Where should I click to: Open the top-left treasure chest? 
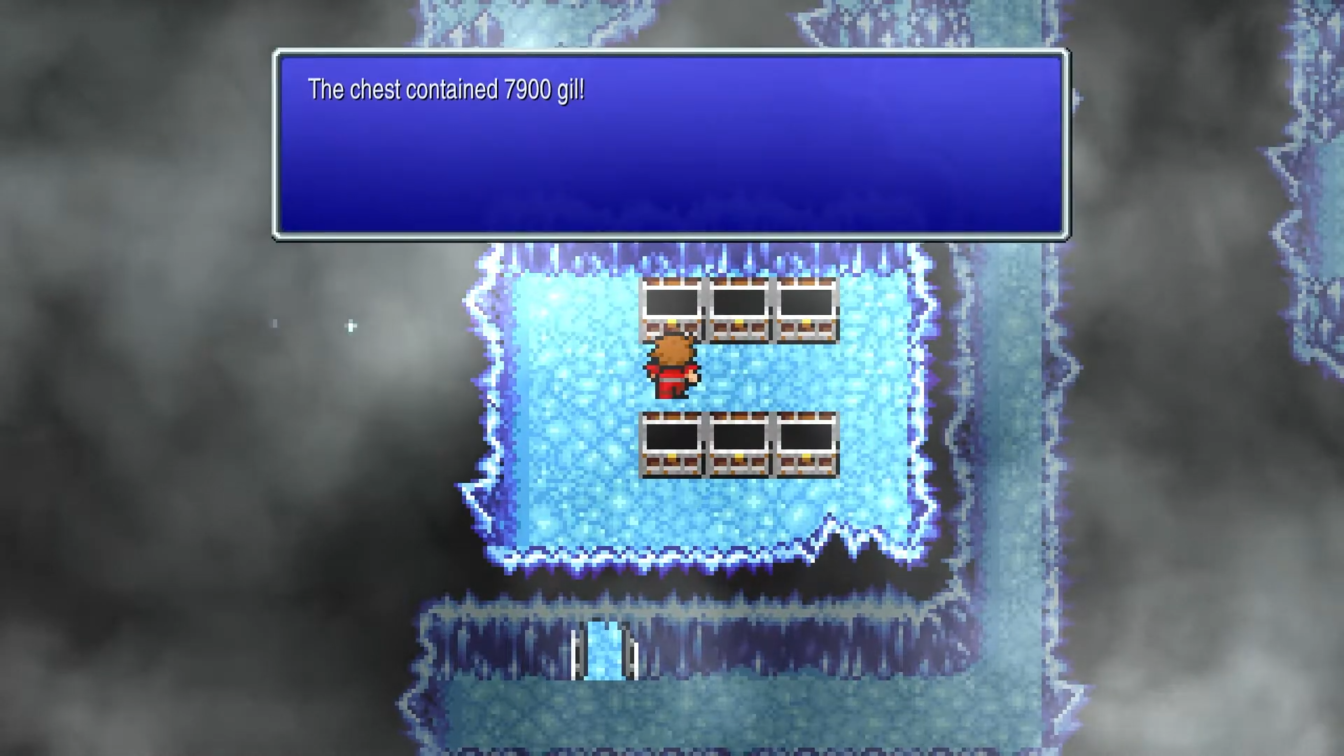pos(673,310)
